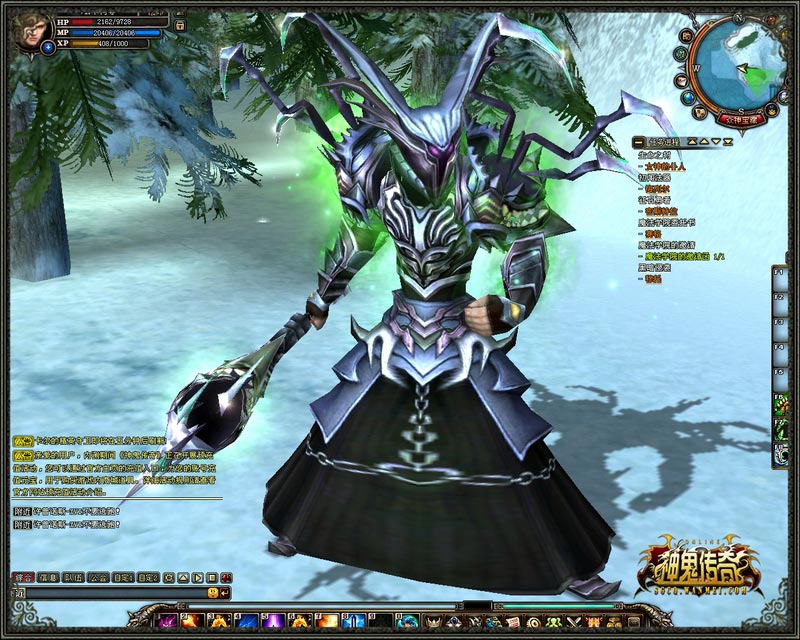Viewport: 800px width, 640px height.
Task: Toggle the padlock icon beside the HP bar
Action: point(179,23)
